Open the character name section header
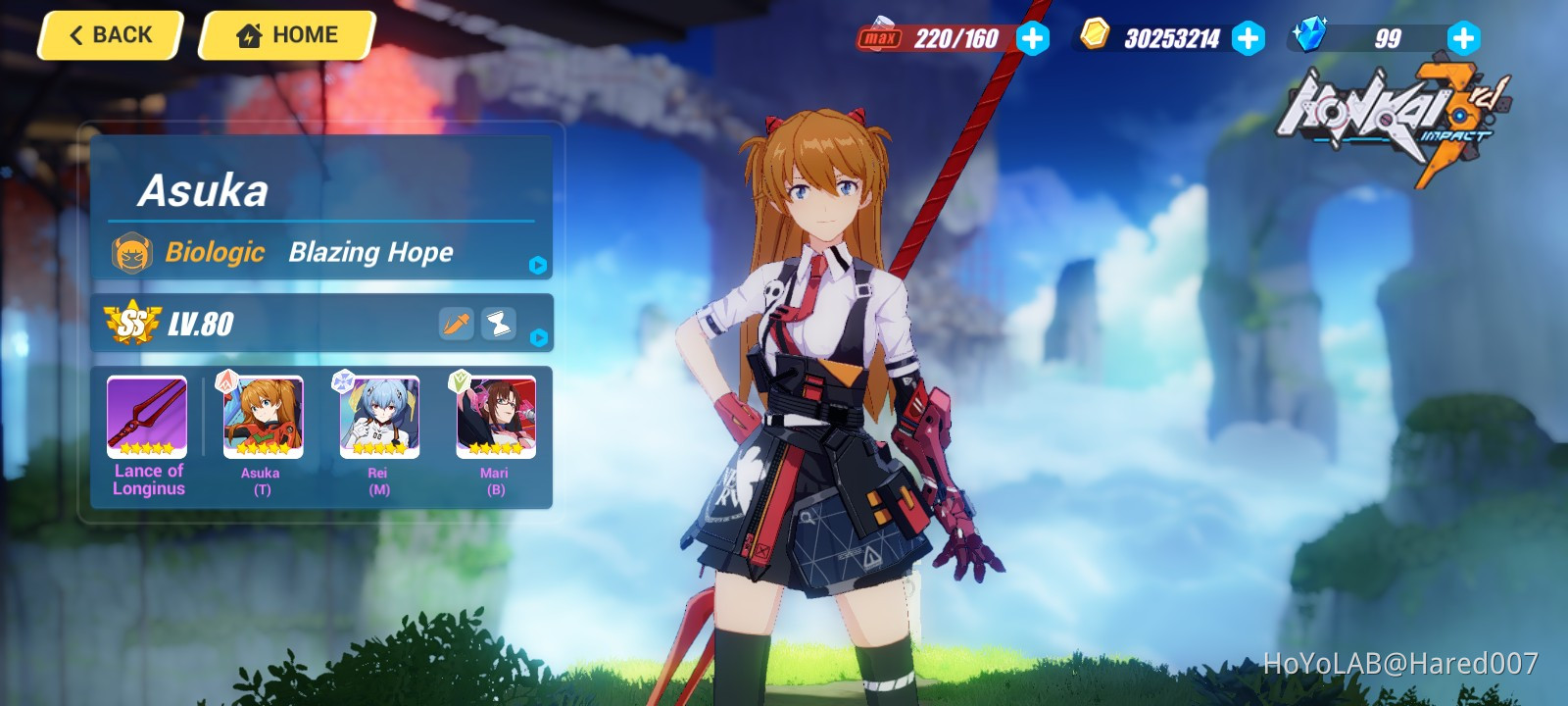This screenshot has width=1568, height=706. (208, 190)
